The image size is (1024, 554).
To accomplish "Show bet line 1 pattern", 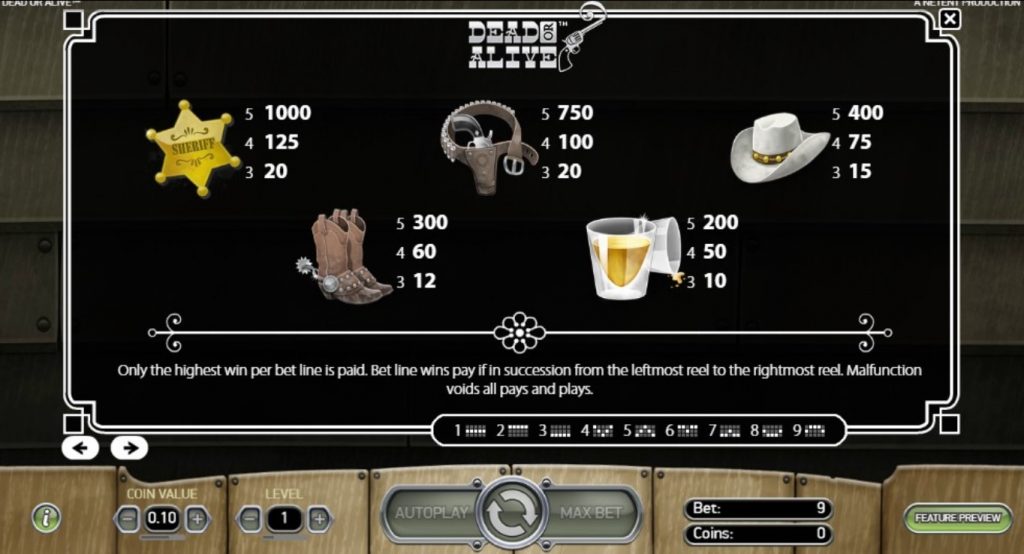I will click(470, 431).
